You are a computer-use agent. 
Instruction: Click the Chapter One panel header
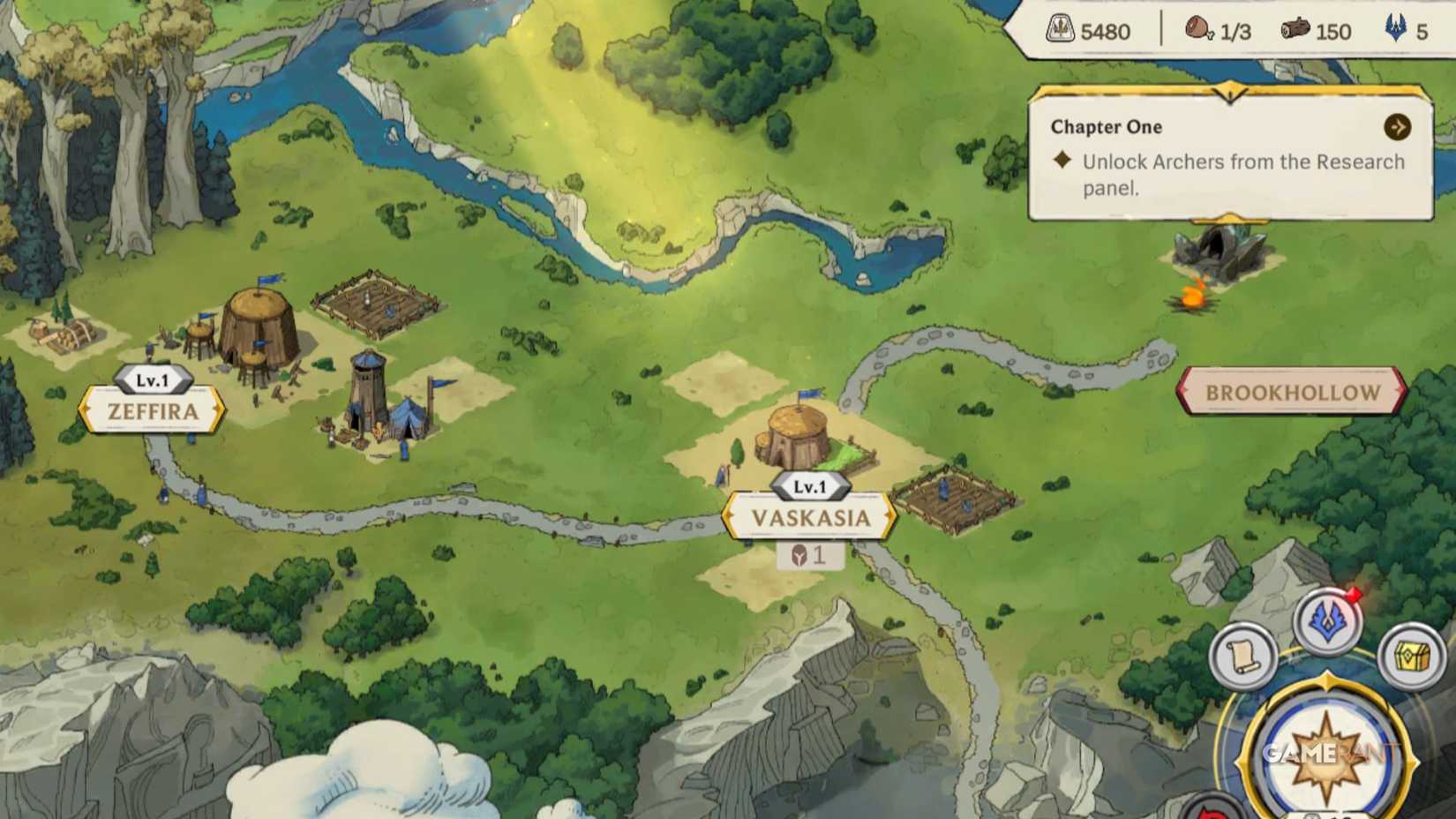pyautogui.click(x=1106, y=127)
